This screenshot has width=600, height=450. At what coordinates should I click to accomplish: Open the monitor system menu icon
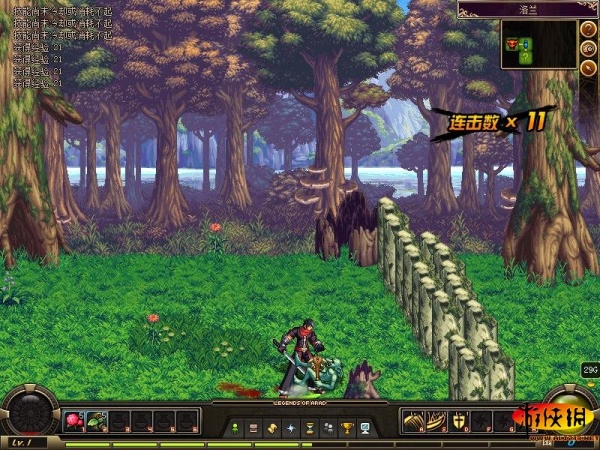click(x=365, y=427)
